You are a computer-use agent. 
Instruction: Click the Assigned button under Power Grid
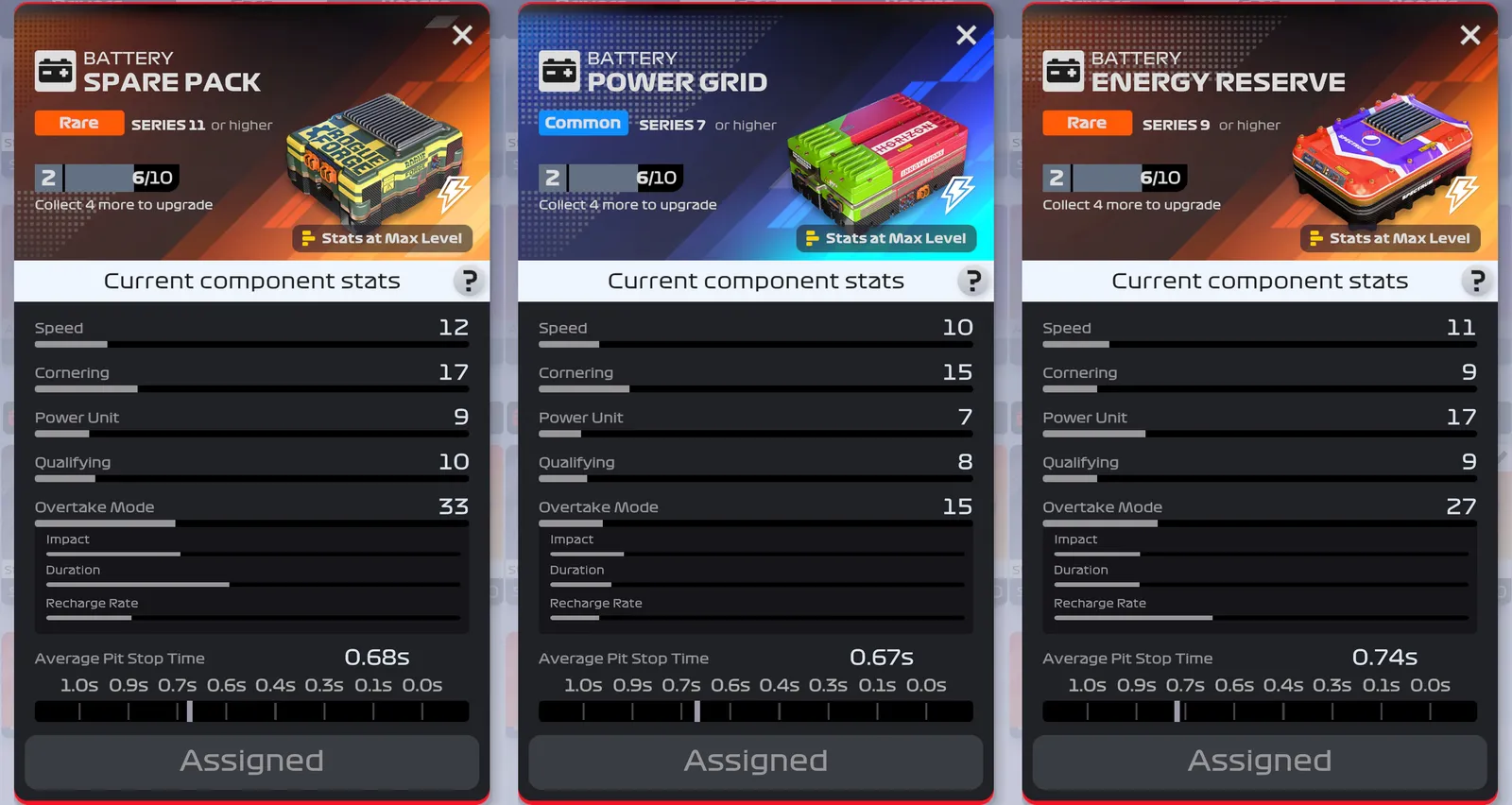point(755,762)
